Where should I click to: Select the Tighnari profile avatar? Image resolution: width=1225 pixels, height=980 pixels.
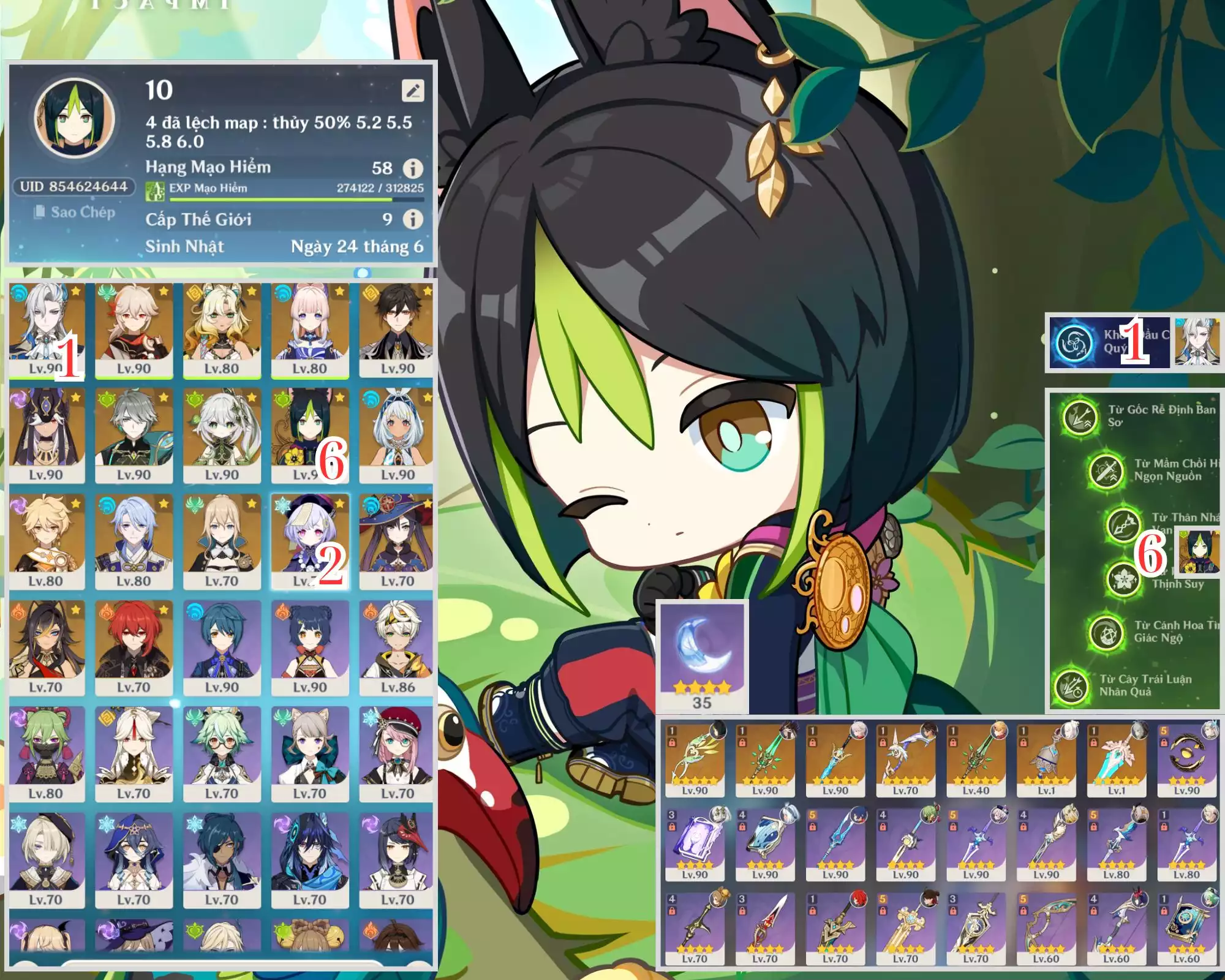[x=74, y=118]
